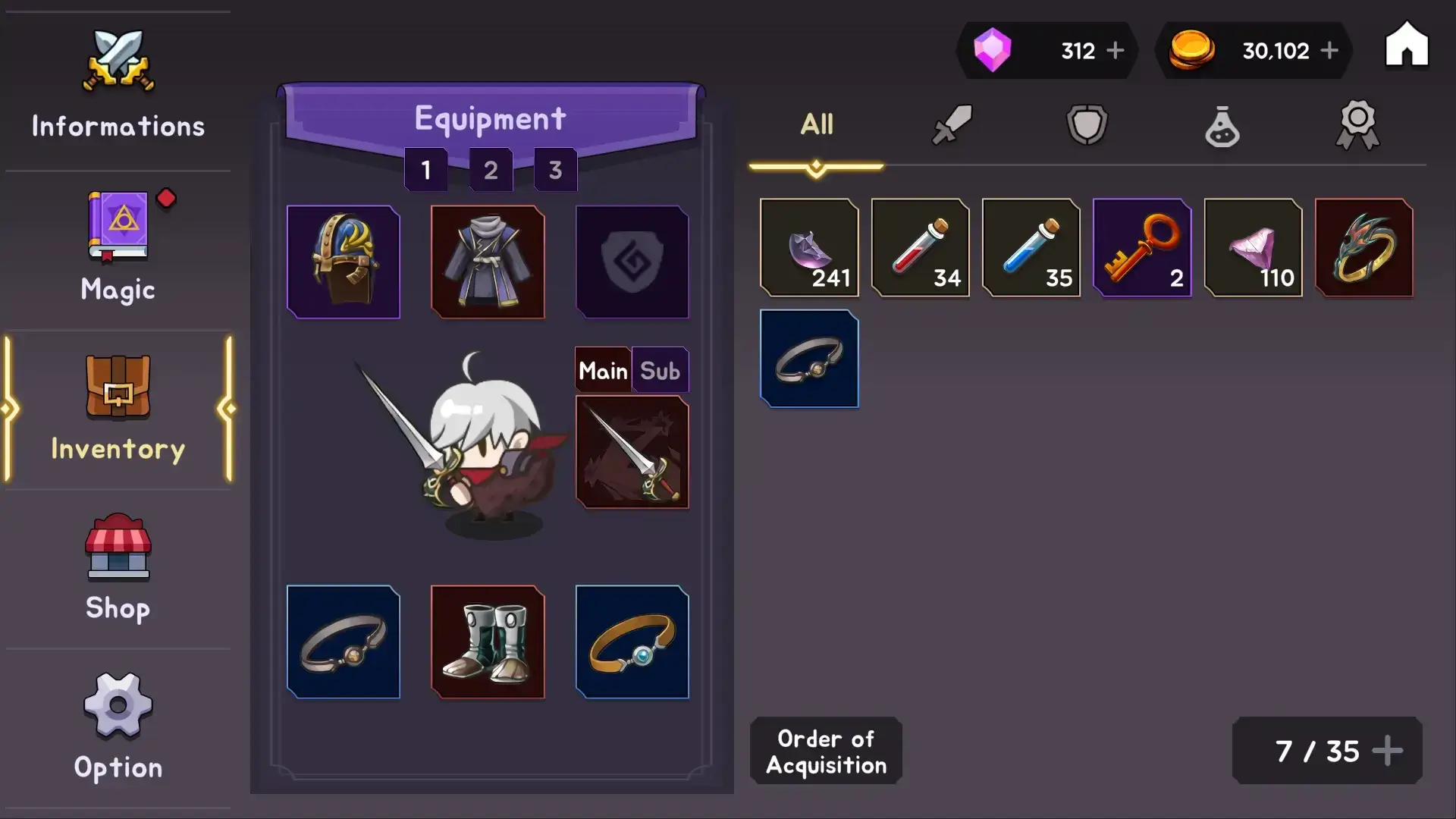The height and width of the screenshot is (819, 1456).
Task: Select the red potion stack
Action: 920,247
